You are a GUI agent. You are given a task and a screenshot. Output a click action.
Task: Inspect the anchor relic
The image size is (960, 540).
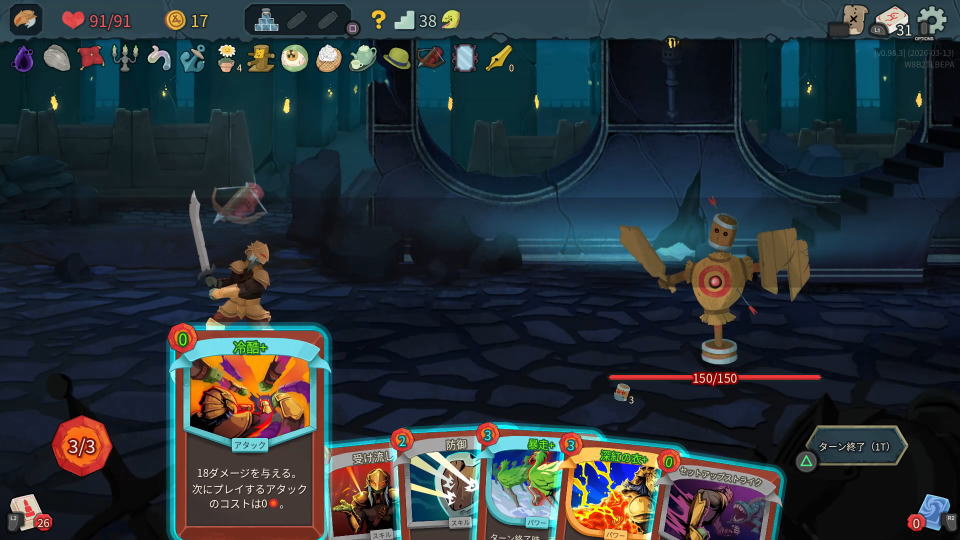(x=192, y=58)
